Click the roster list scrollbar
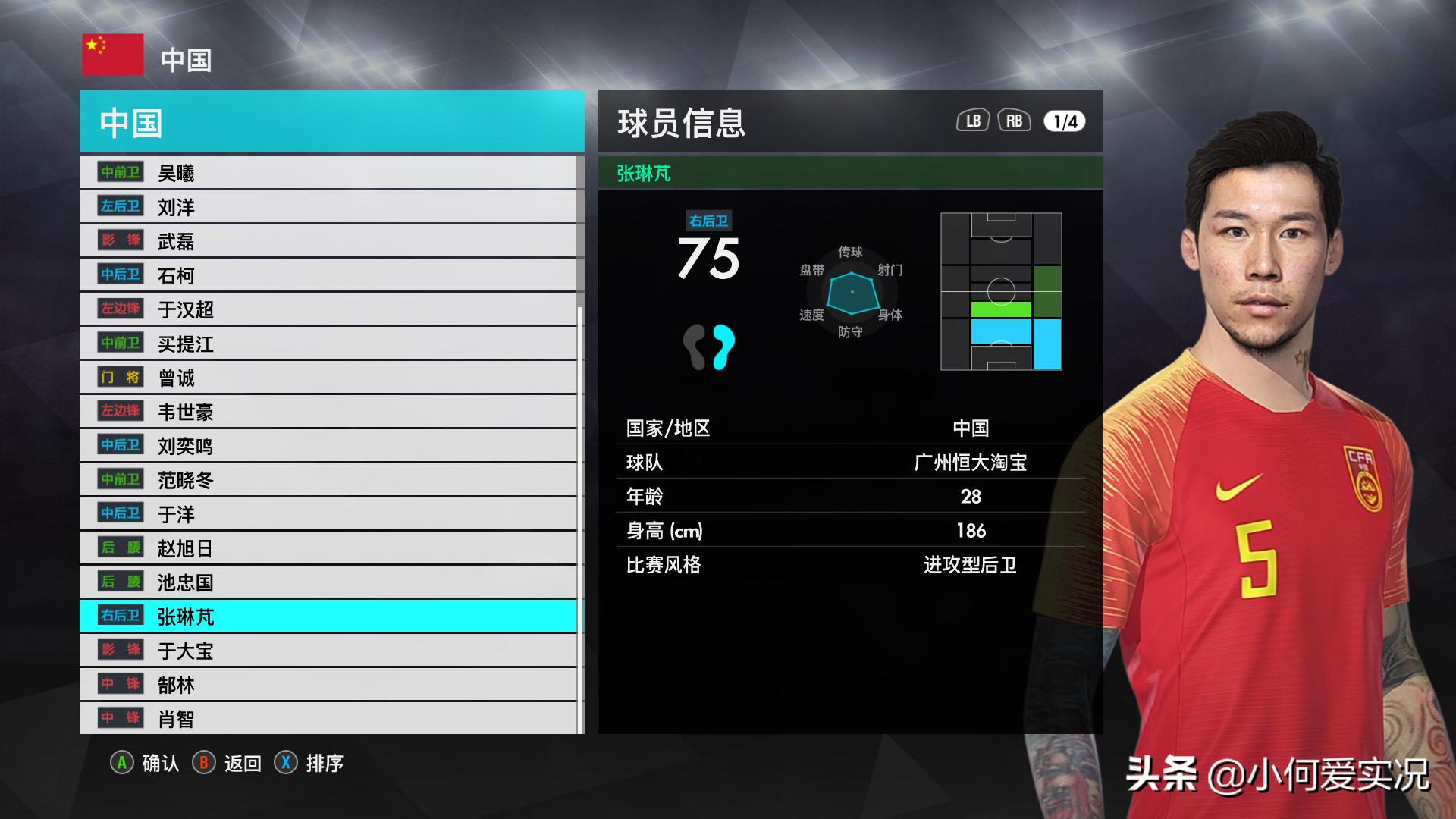The height and width of the screenshot is (819, 1456). pyautogui.click(x=580, y=455)
